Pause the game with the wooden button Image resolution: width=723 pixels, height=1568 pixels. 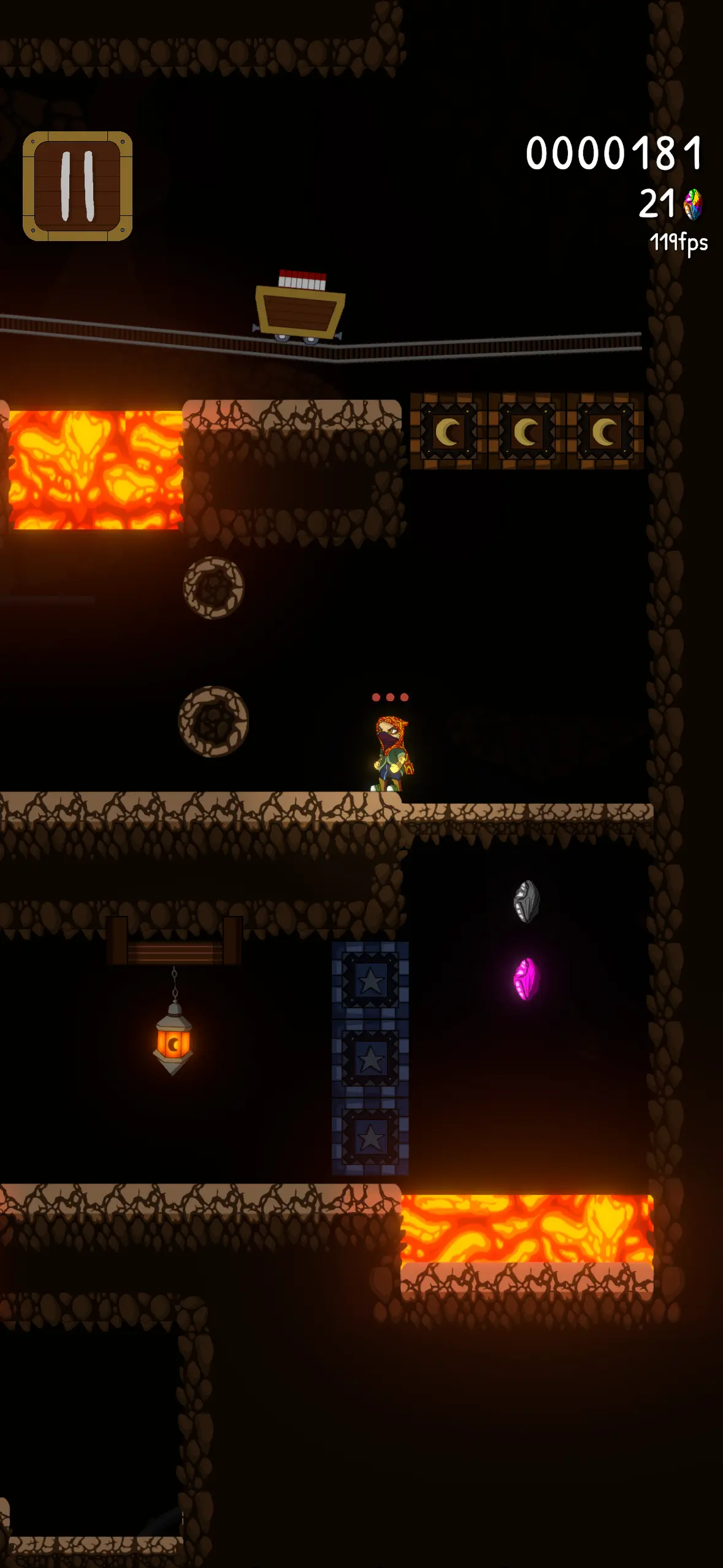click(78, 186)
